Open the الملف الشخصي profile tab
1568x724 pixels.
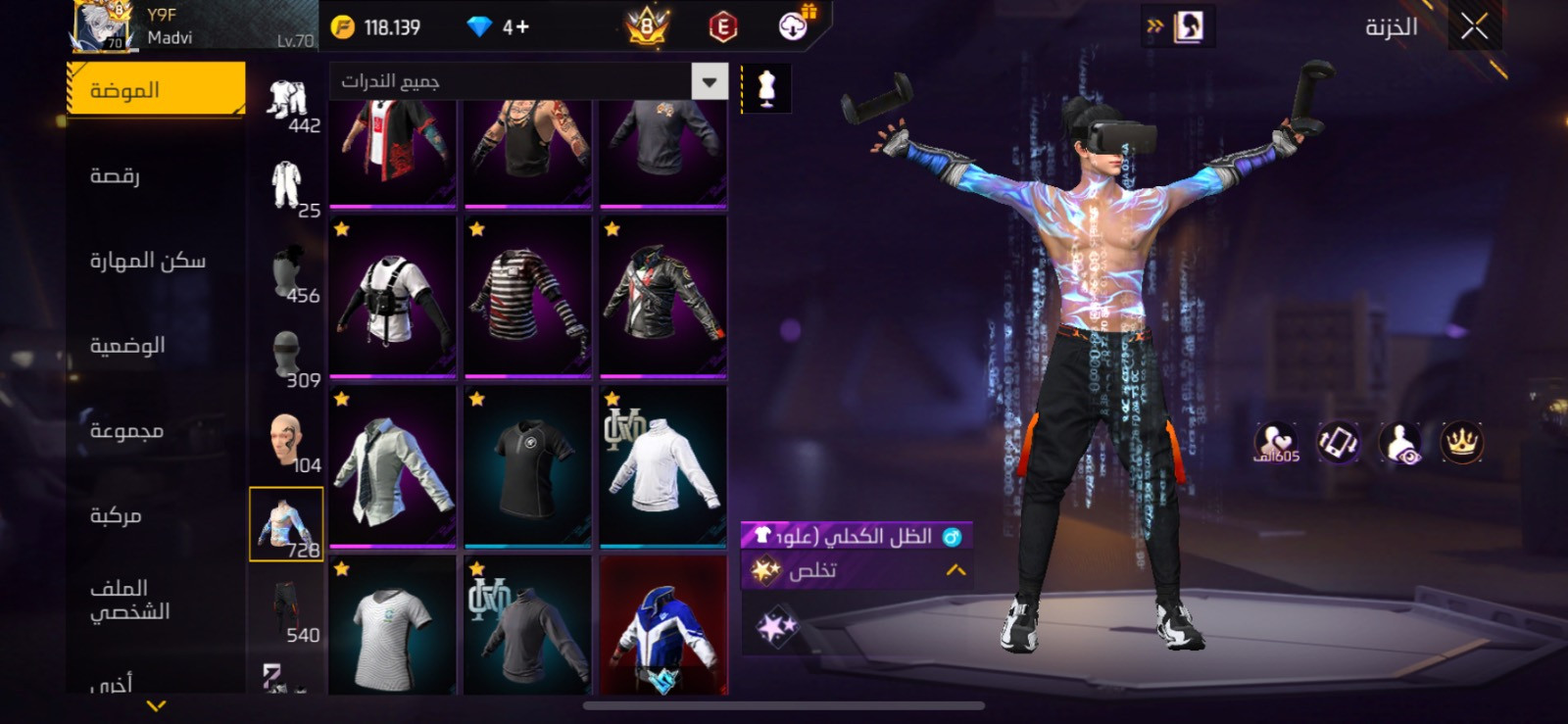pos(129,600)
